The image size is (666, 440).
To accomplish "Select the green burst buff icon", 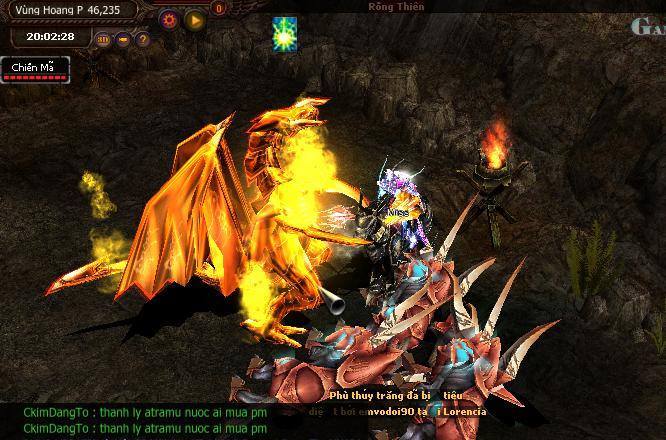I will 286,33.
